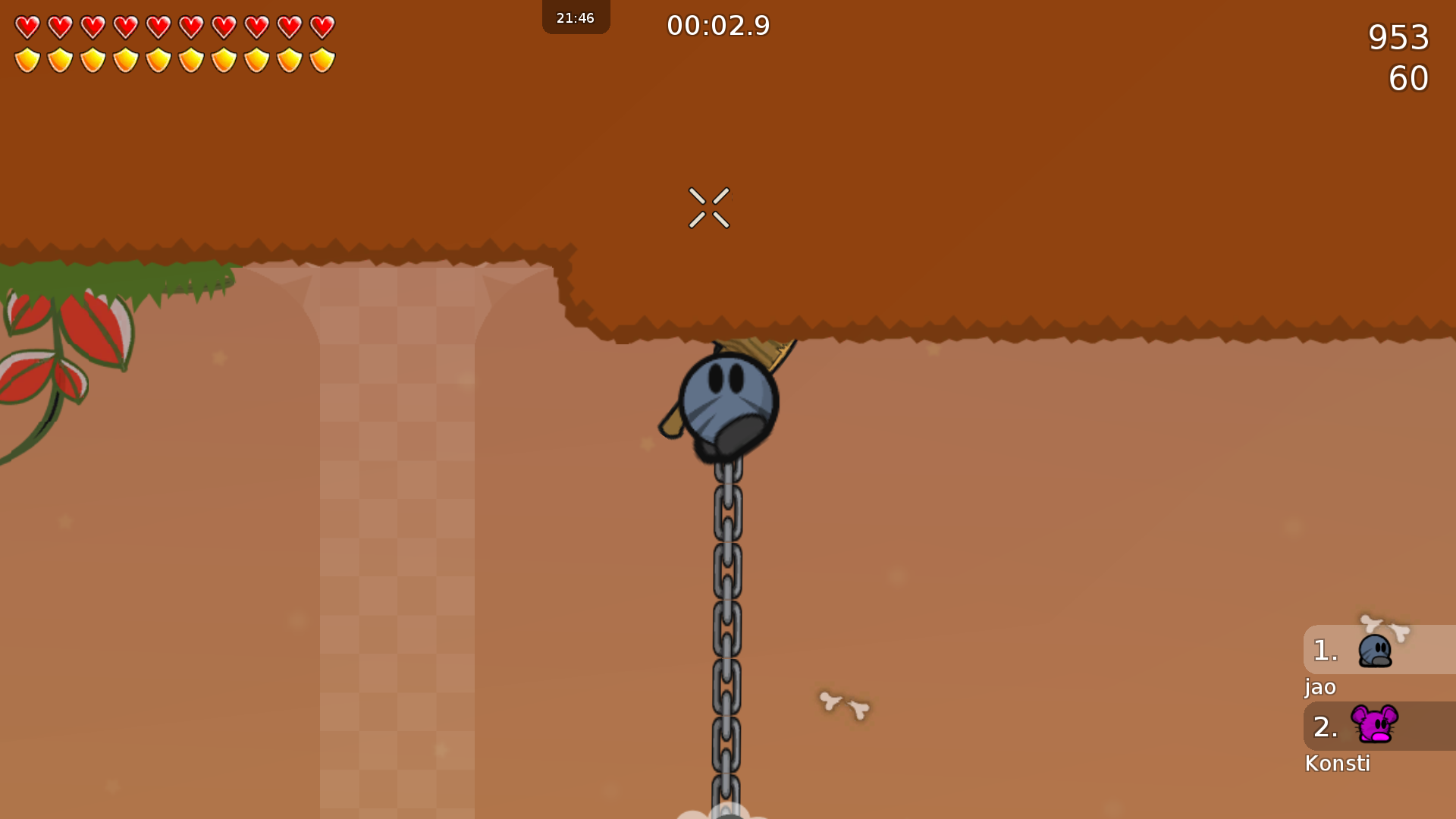Click the jao name label in the leaderboard
The width and height of the screenshot is (1456, 819).
(1320, 688)
